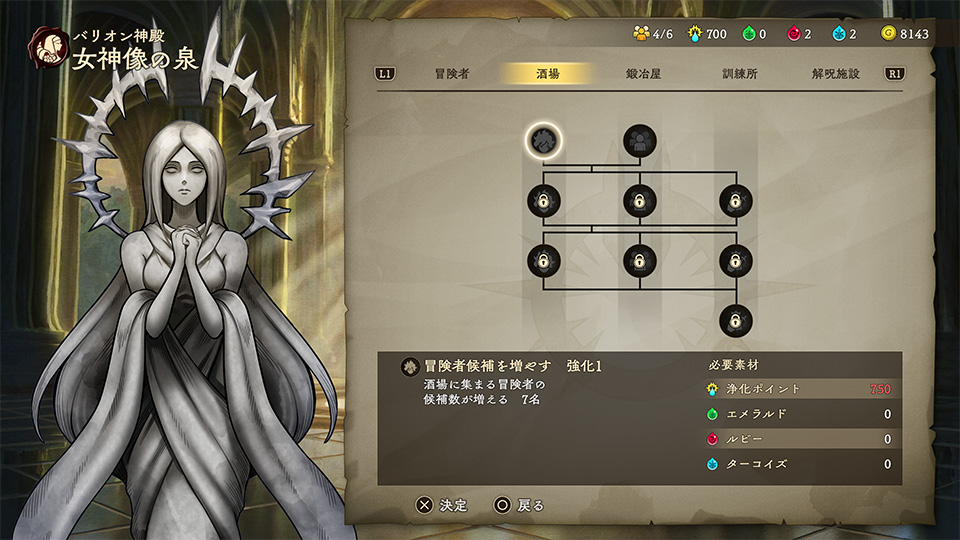Click the lowest locked node in the tree
Screen dimensions: 960x540
pos(736,321)
